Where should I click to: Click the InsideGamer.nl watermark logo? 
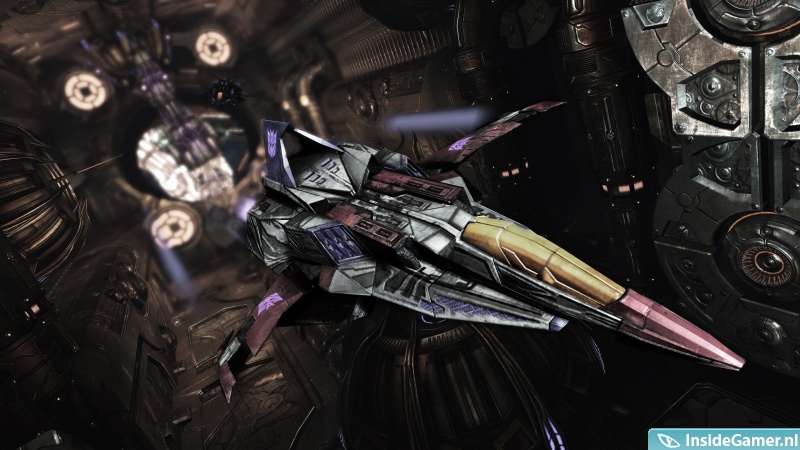724,438
